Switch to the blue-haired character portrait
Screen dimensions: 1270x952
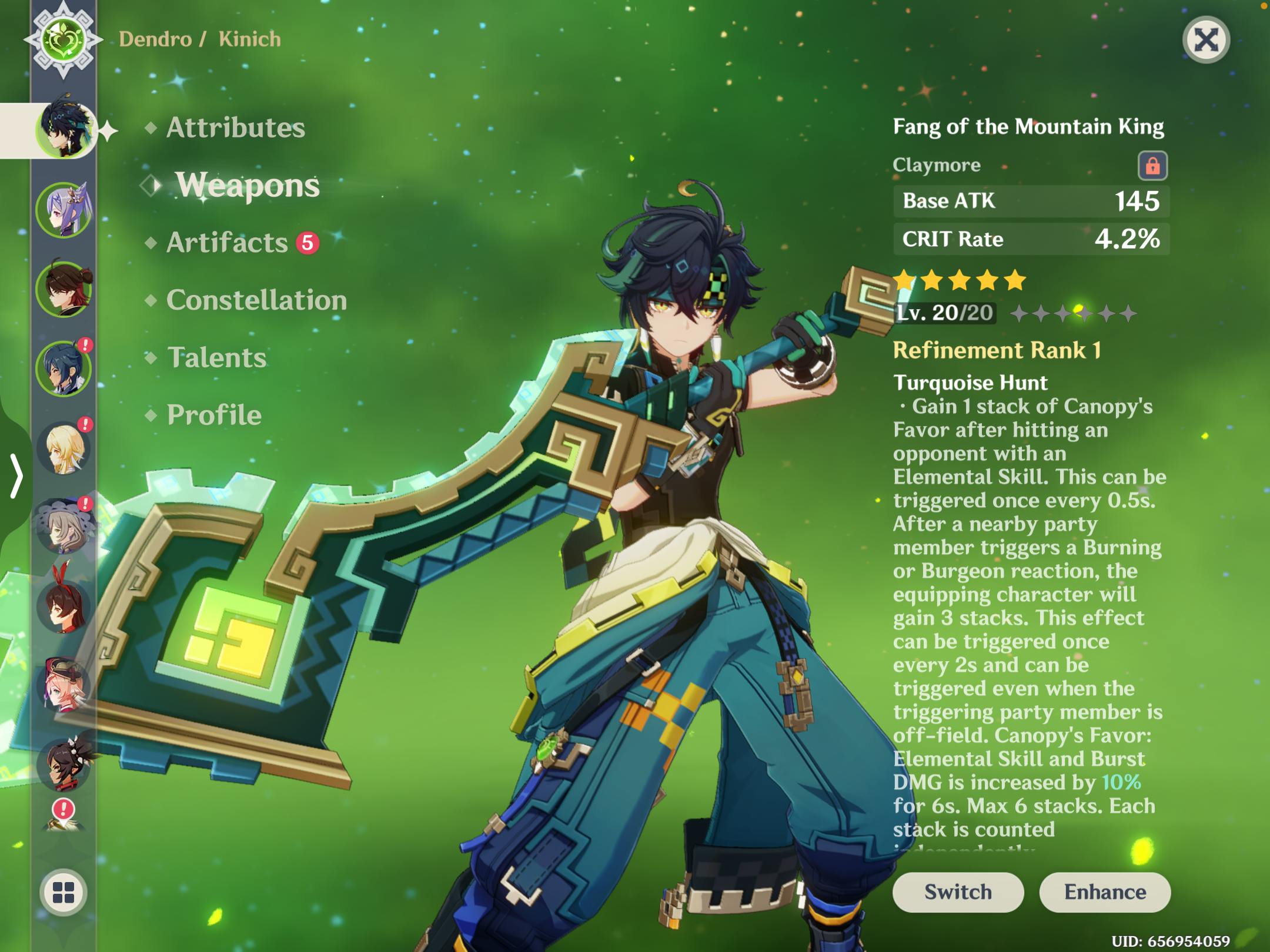click(x=63, y=368)
